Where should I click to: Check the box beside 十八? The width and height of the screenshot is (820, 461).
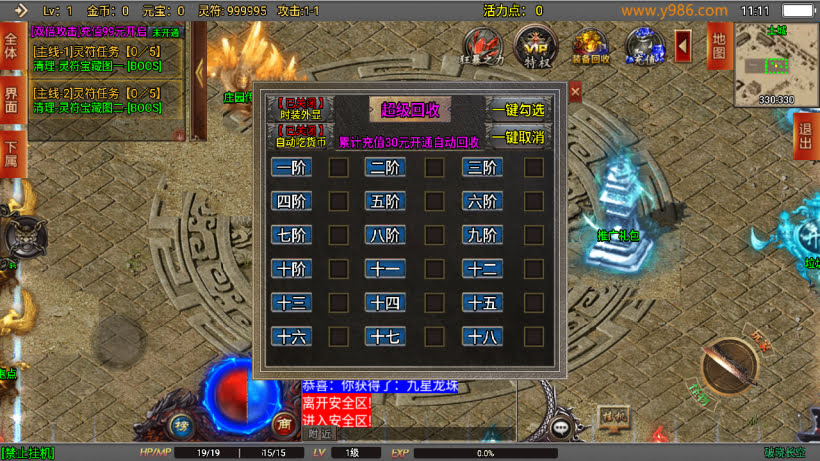tap(534, 337)
